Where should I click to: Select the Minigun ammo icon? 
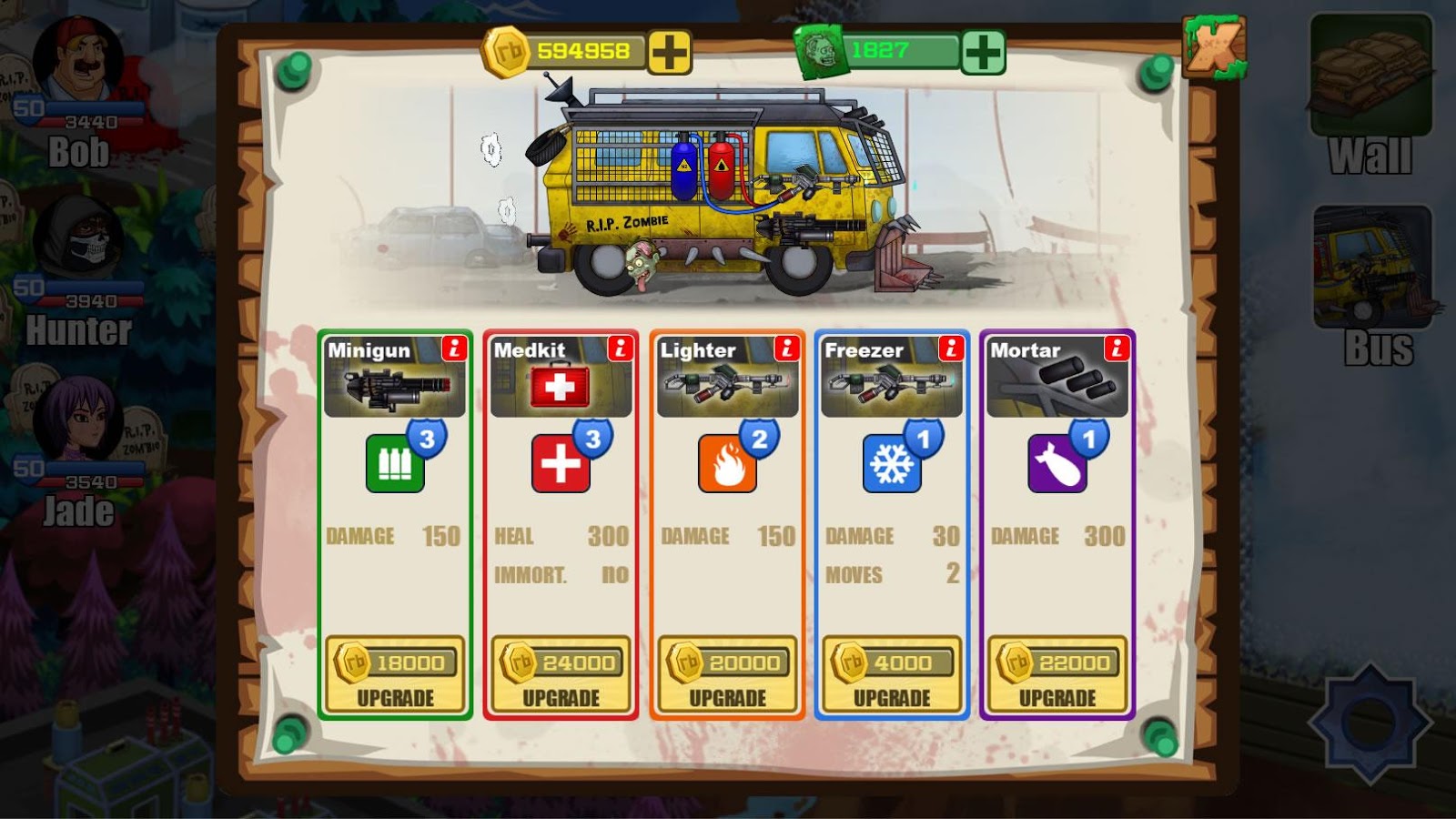(395, 464)
